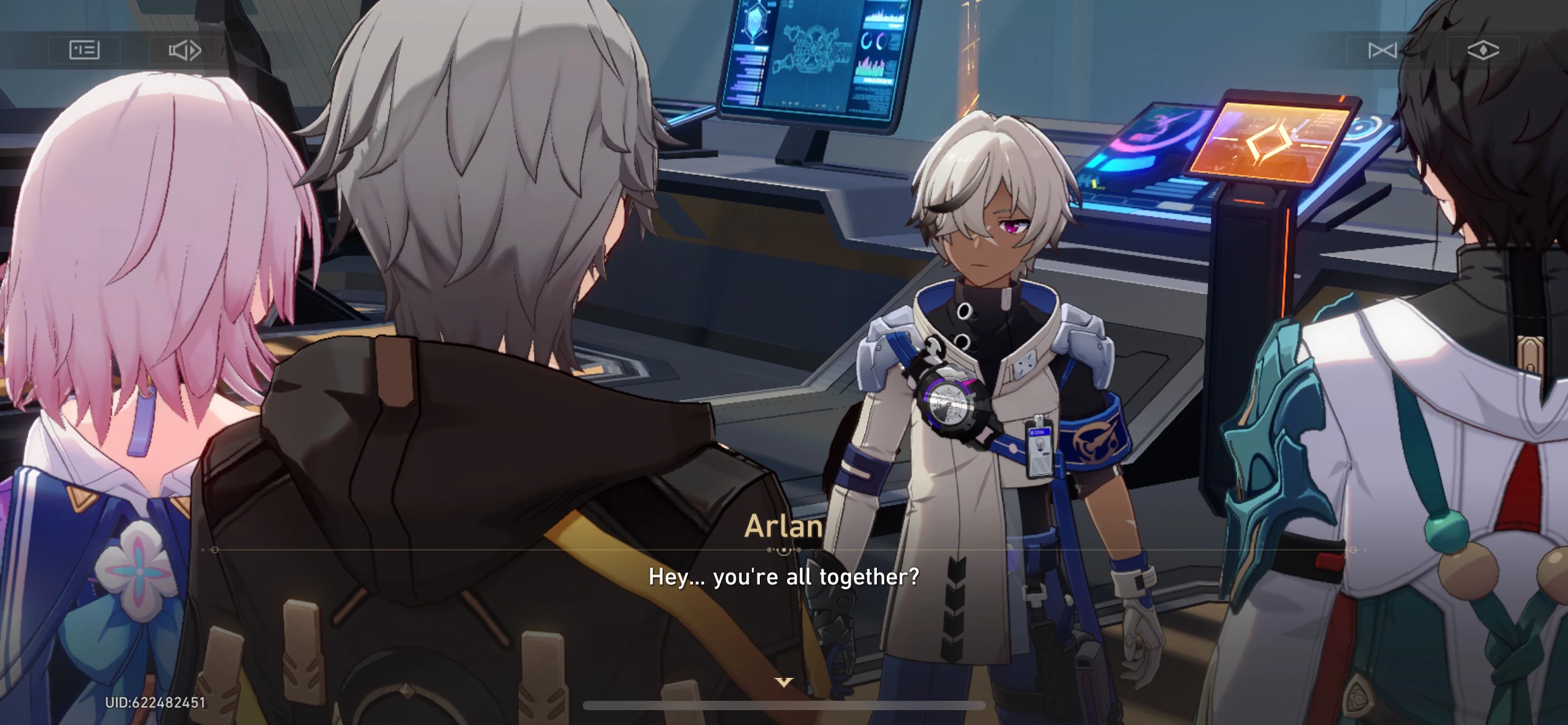Hide the game UI with the eye icon

tap(1484, 51)
